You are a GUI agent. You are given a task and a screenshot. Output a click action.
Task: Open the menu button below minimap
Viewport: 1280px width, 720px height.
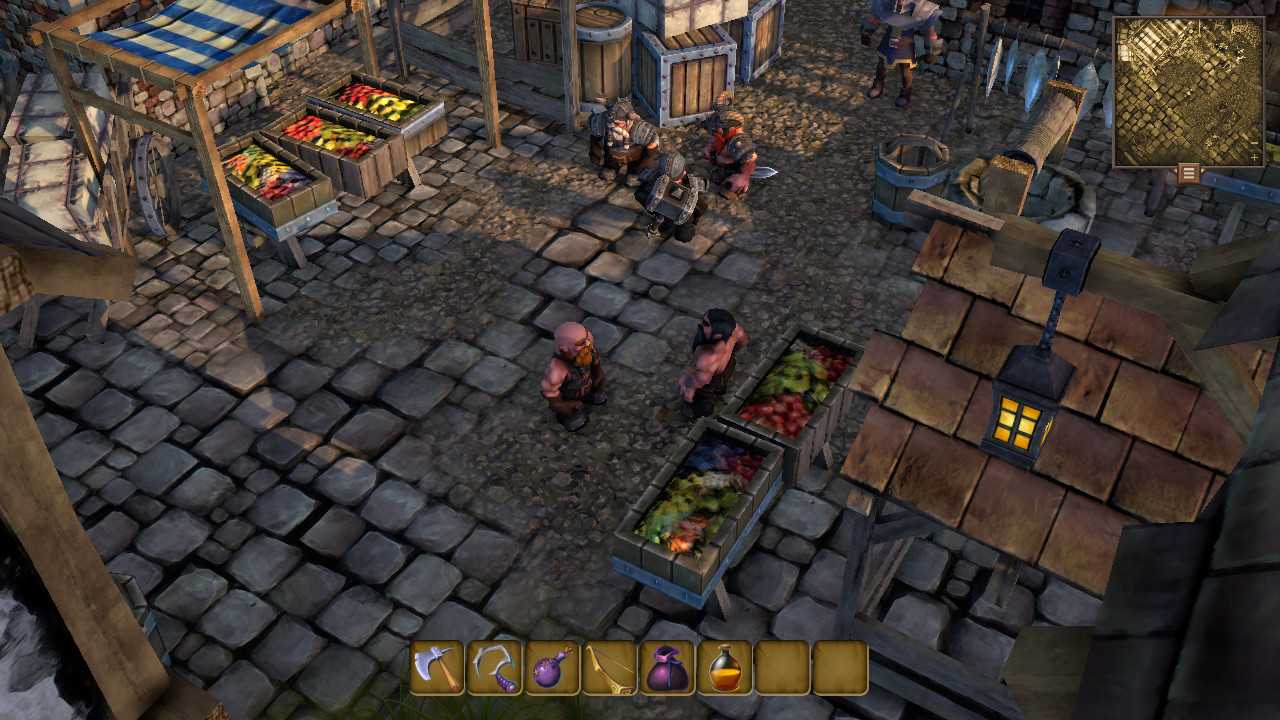tap(1188, 173)
